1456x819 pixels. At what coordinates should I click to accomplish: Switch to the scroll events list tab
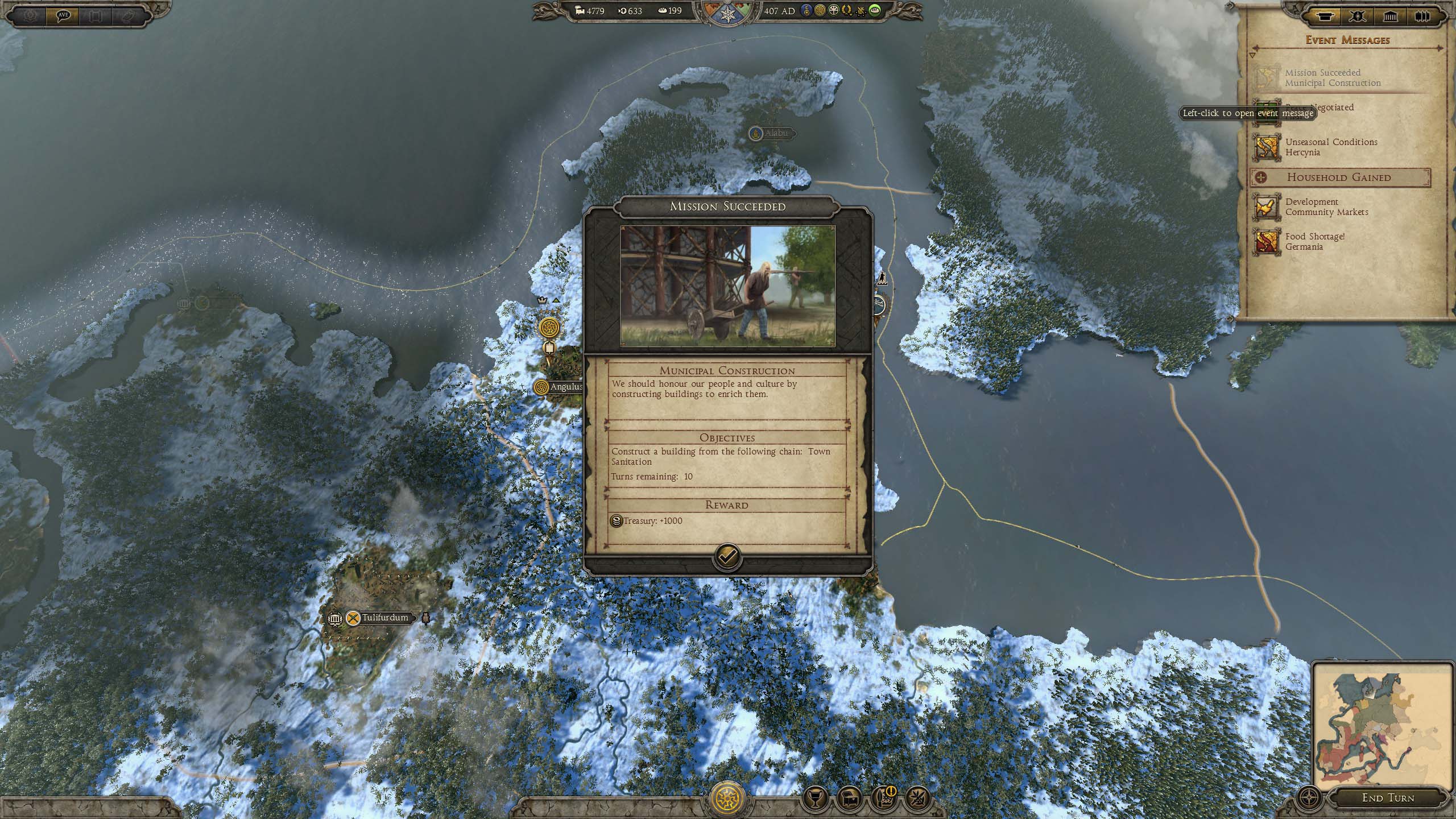(x=1325, y=16)
